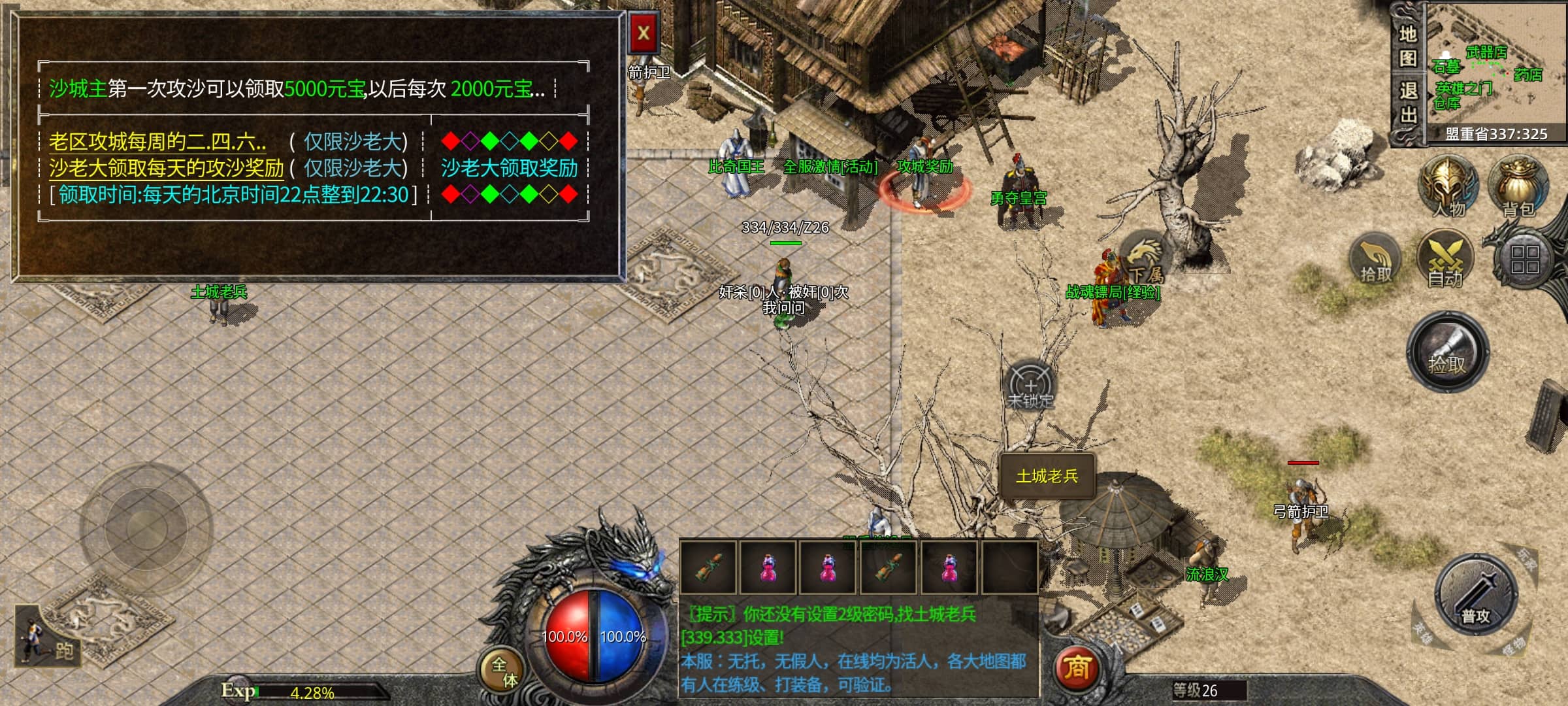The image size is (1568, 706).
Task: Claim reward via 沙老大领取奖励
Action: [509, 168]
